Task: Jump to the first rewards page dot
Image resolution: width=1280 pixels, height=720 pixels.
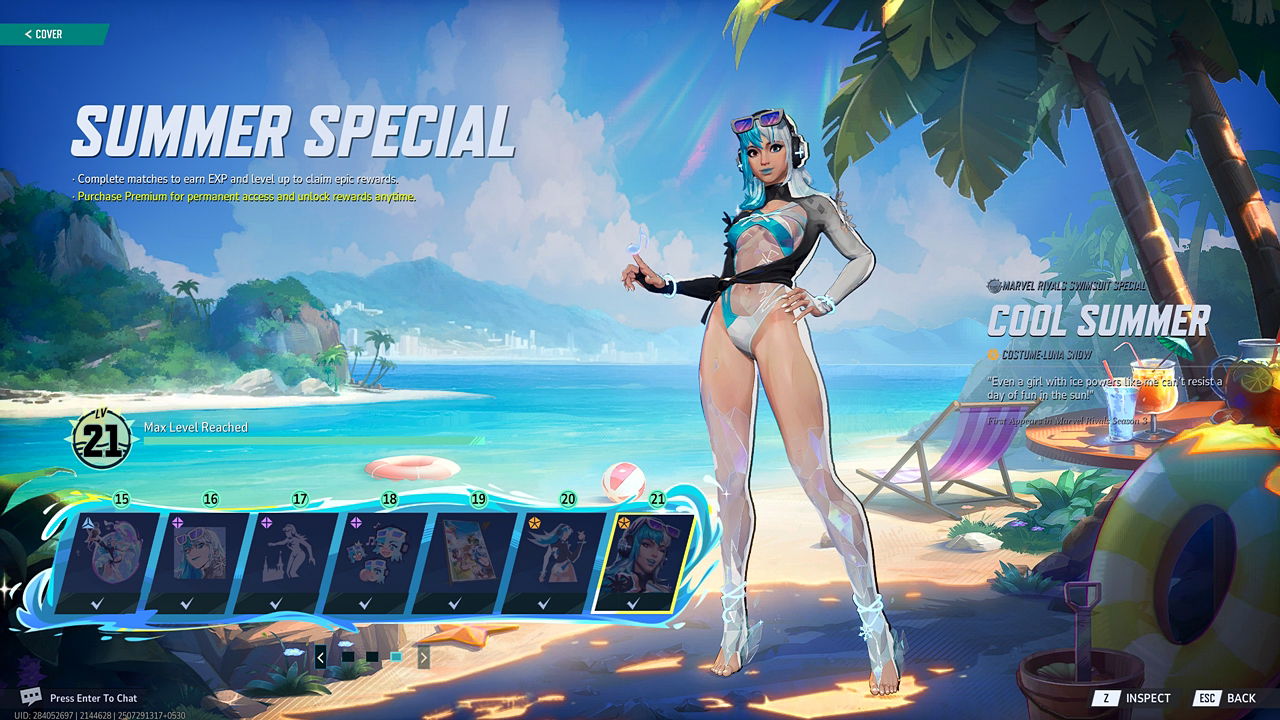Action: pyautogui.click(x=347, y=657)
